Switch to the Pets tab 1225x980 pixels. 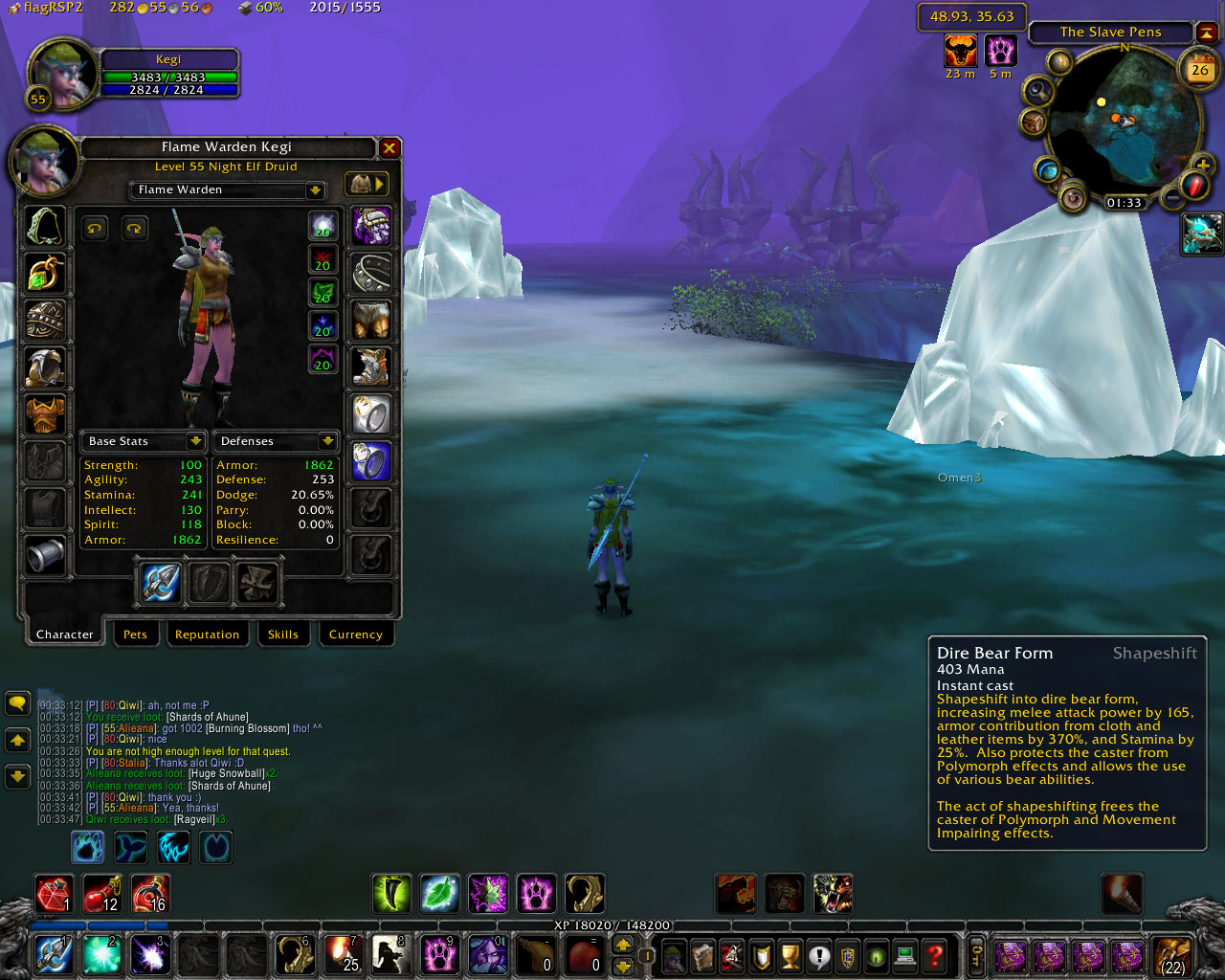coord(135,635)
